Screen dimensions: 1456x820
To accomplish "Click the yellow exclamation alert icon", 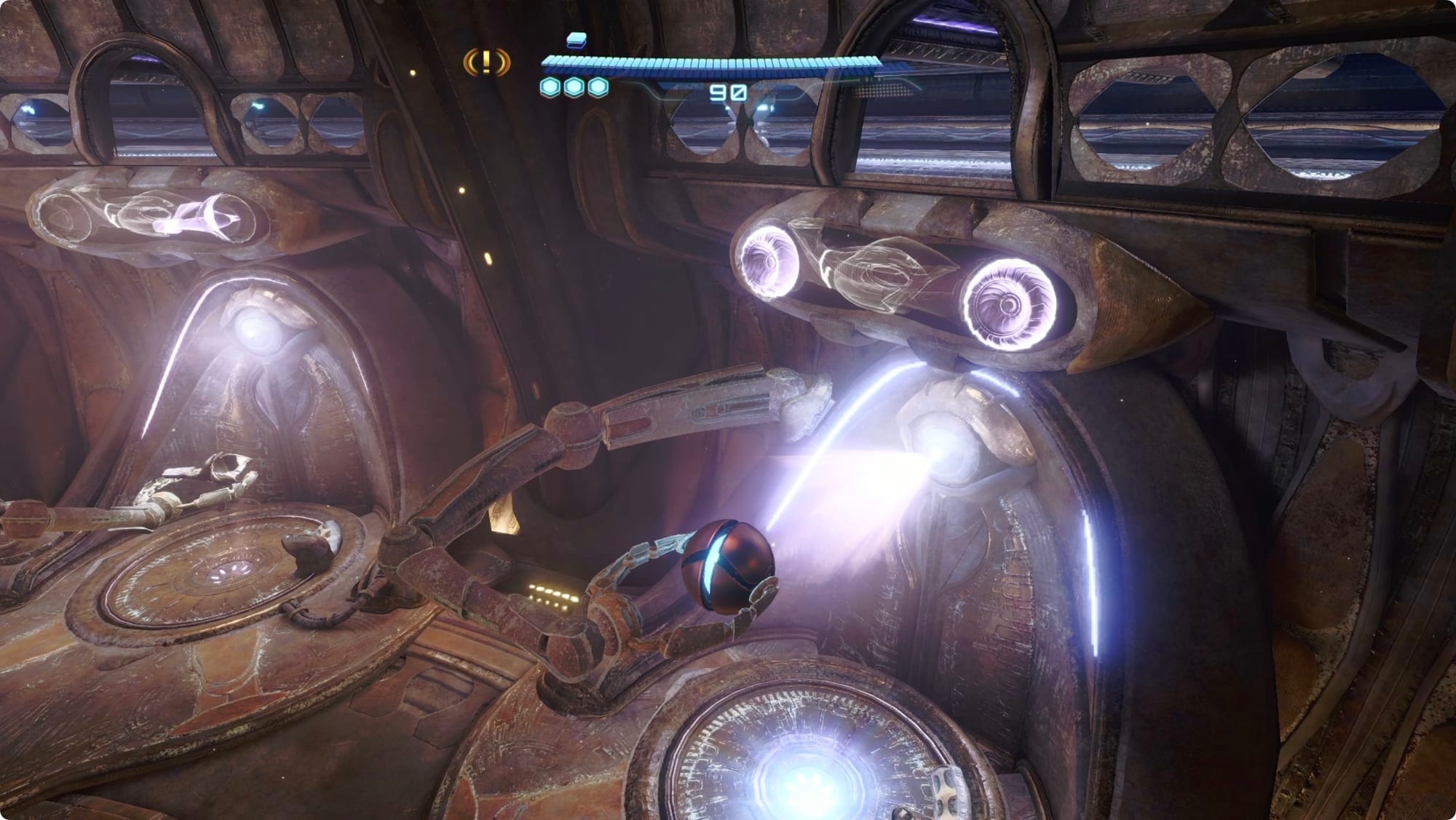I will 487,63.
